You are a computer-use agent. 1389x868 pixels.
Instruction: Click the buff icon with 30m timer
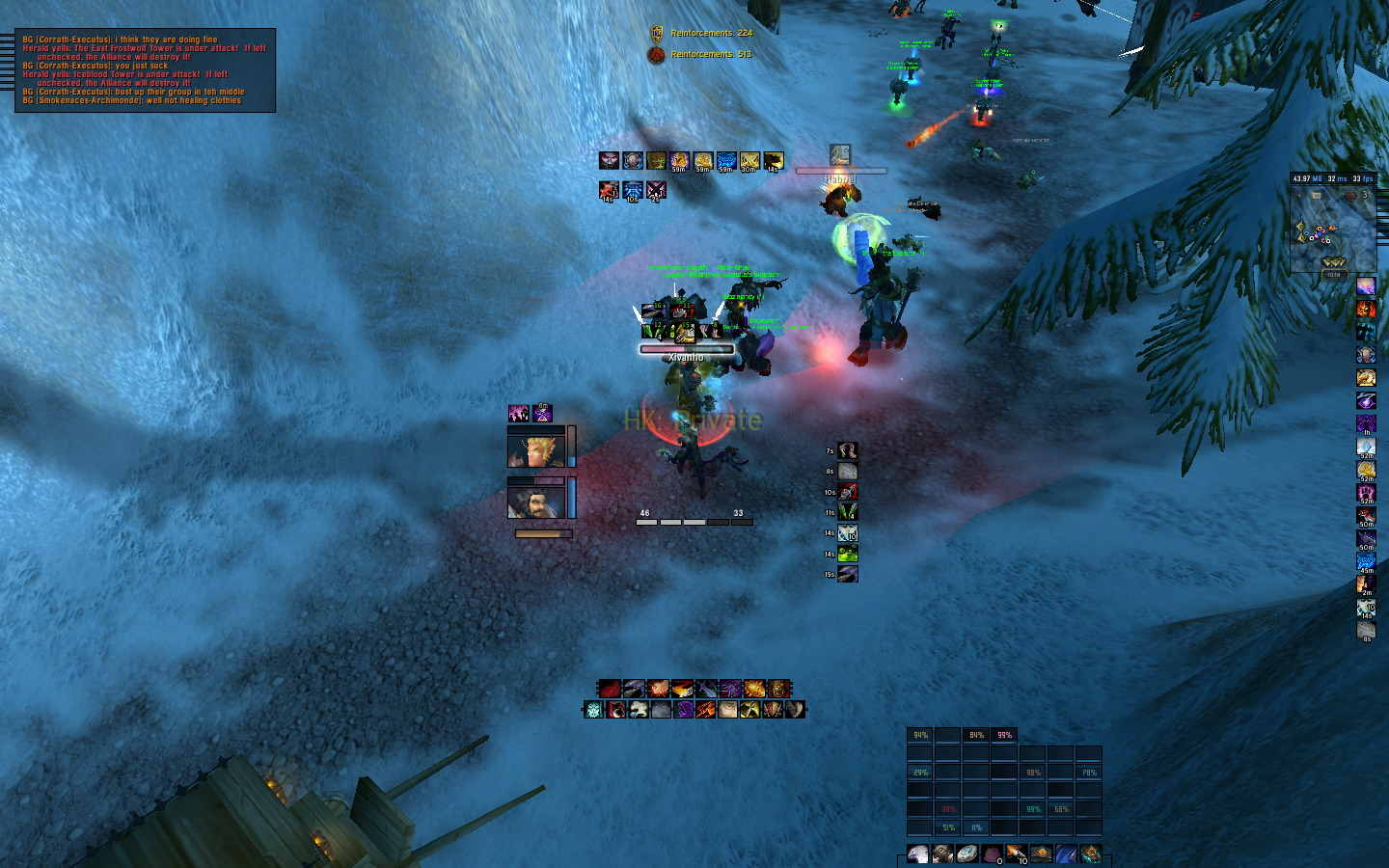pyautogui.click(x=749, y=161)
